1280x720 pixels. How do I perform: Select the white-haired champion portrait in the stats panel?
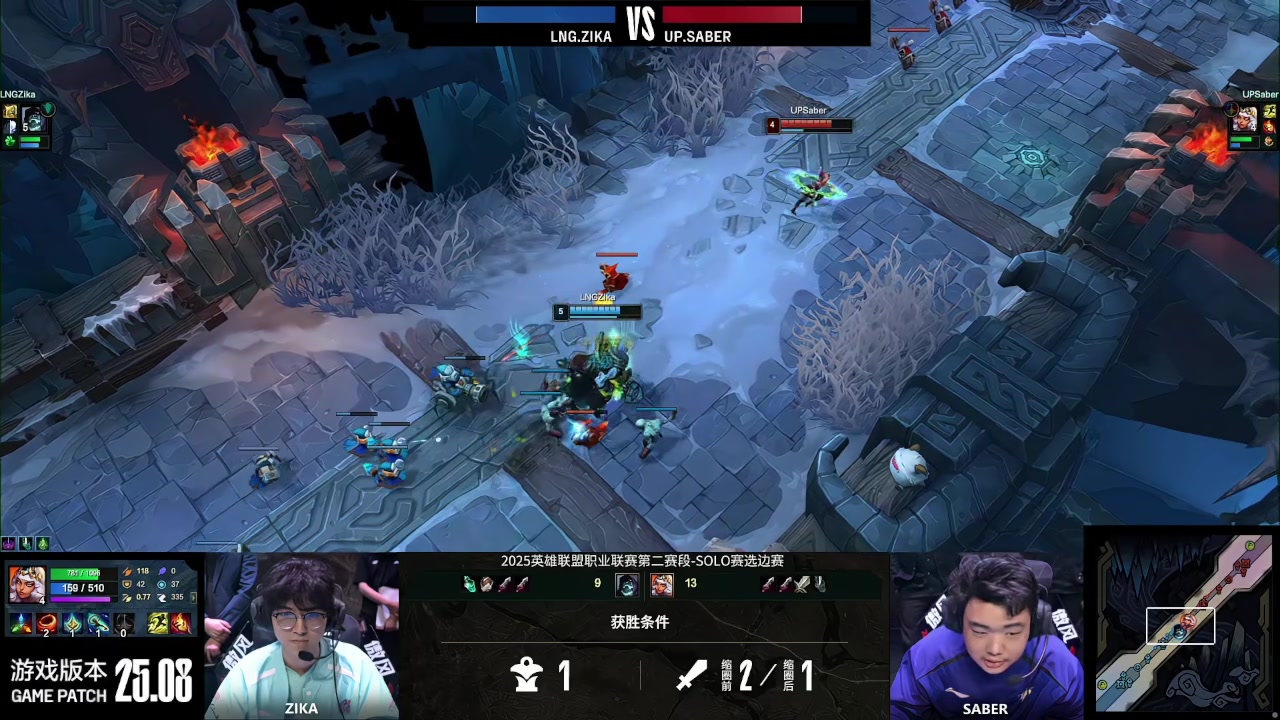[x=26, y=583]
